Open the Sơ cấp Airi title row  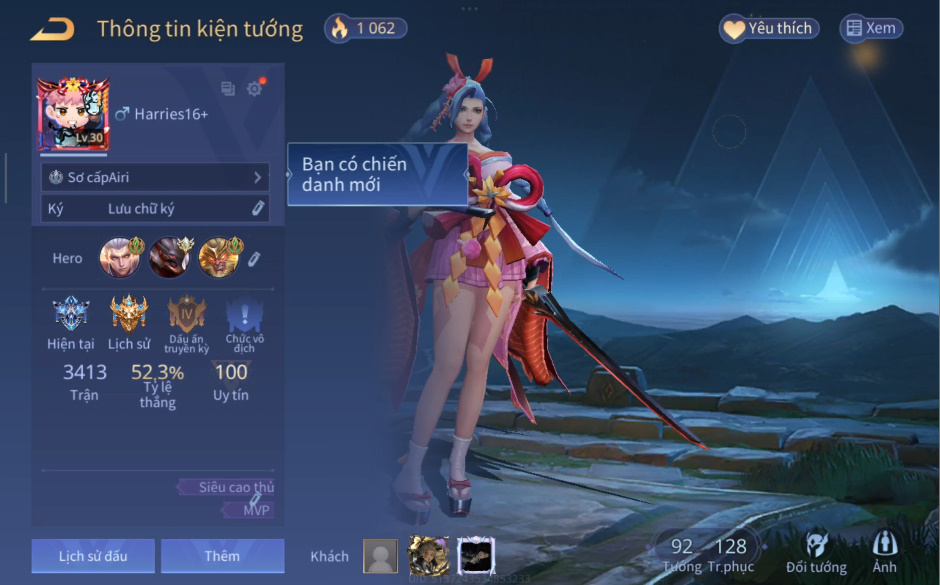click(155, 177)
